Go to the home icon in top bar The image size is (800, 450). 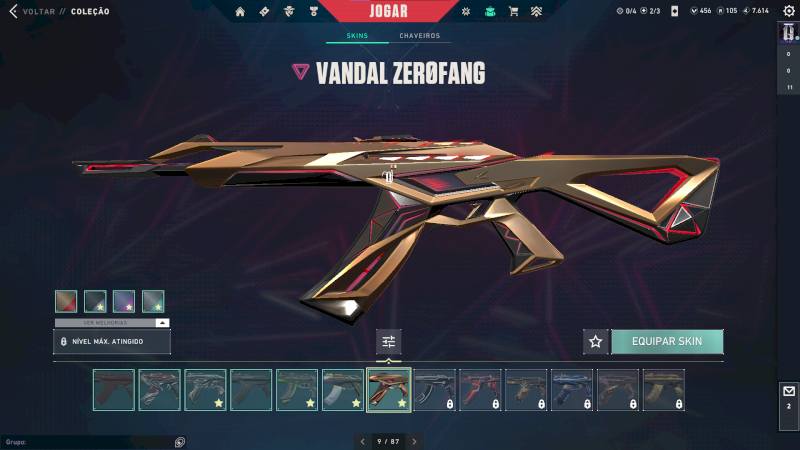[x=240, y=12]
